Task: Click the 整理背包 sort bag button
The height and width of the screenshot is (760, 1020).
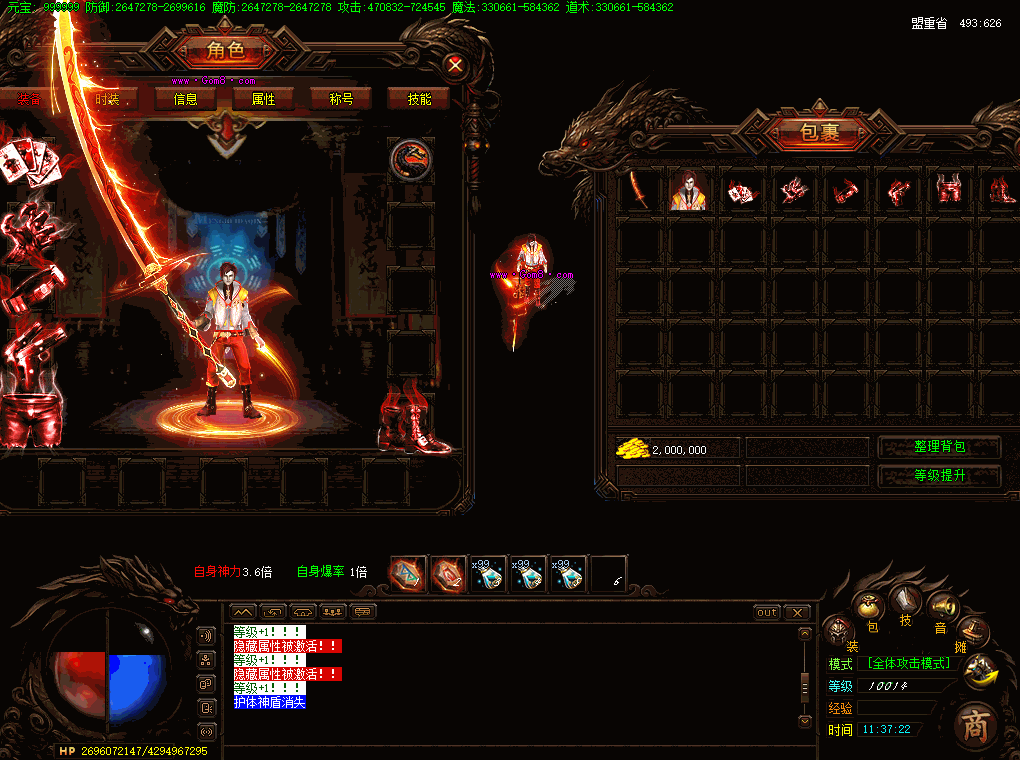Action: coord(939,447)
